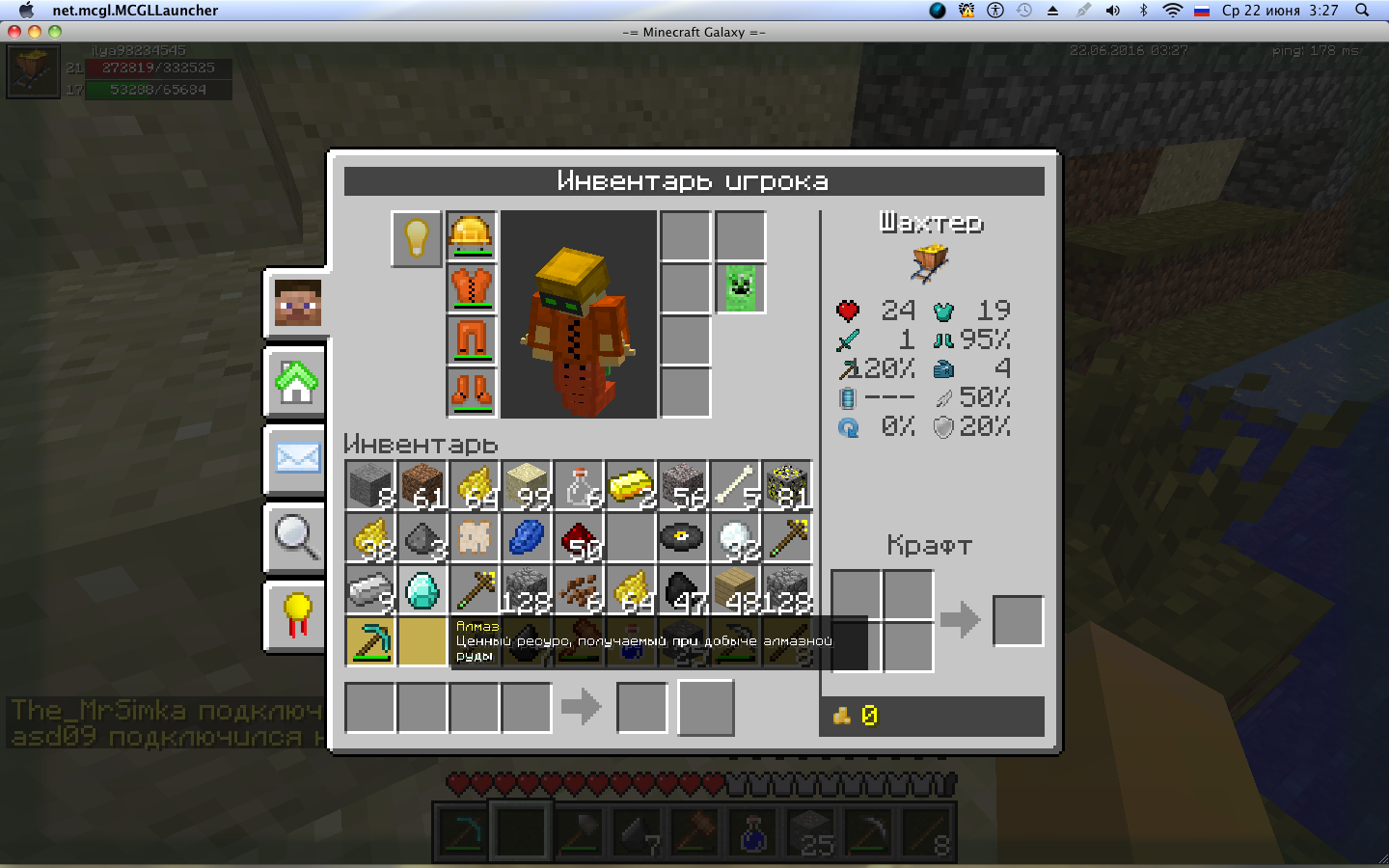
Task: Close the Minecraft Galaxy window
Action: 14,32
